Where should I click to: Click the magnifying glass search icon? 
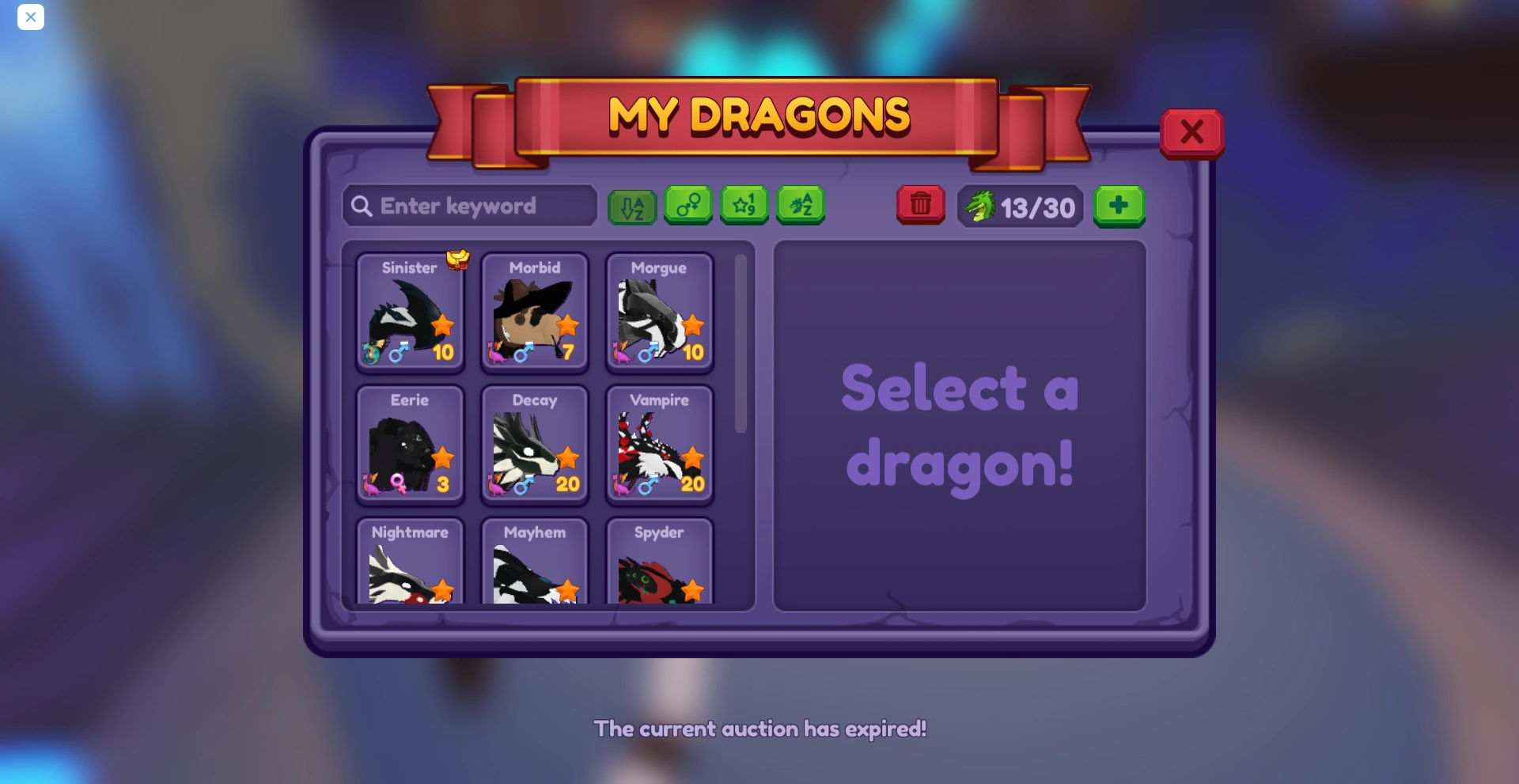363,206
